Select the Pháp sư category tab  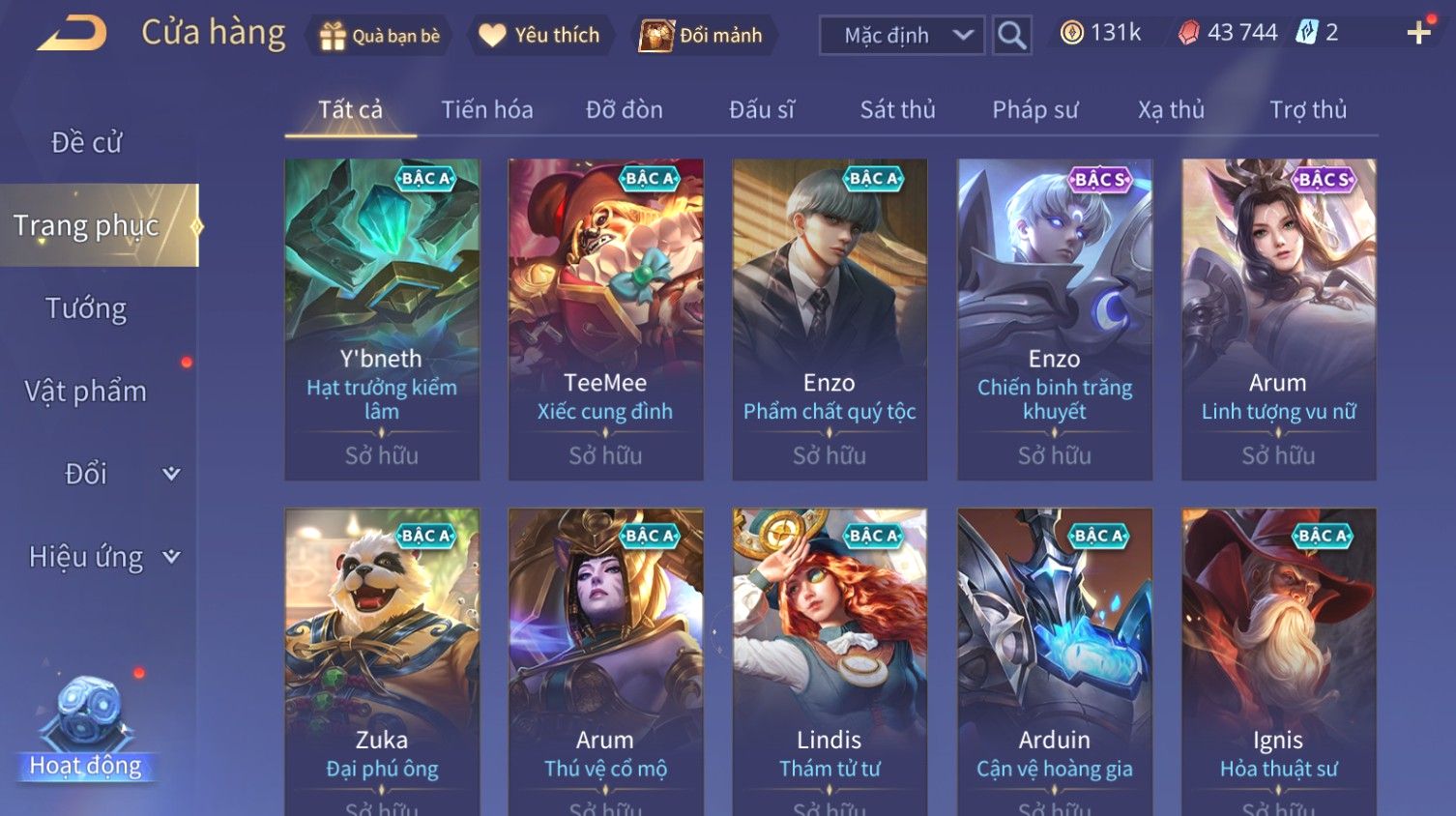tap(1034, 110)
